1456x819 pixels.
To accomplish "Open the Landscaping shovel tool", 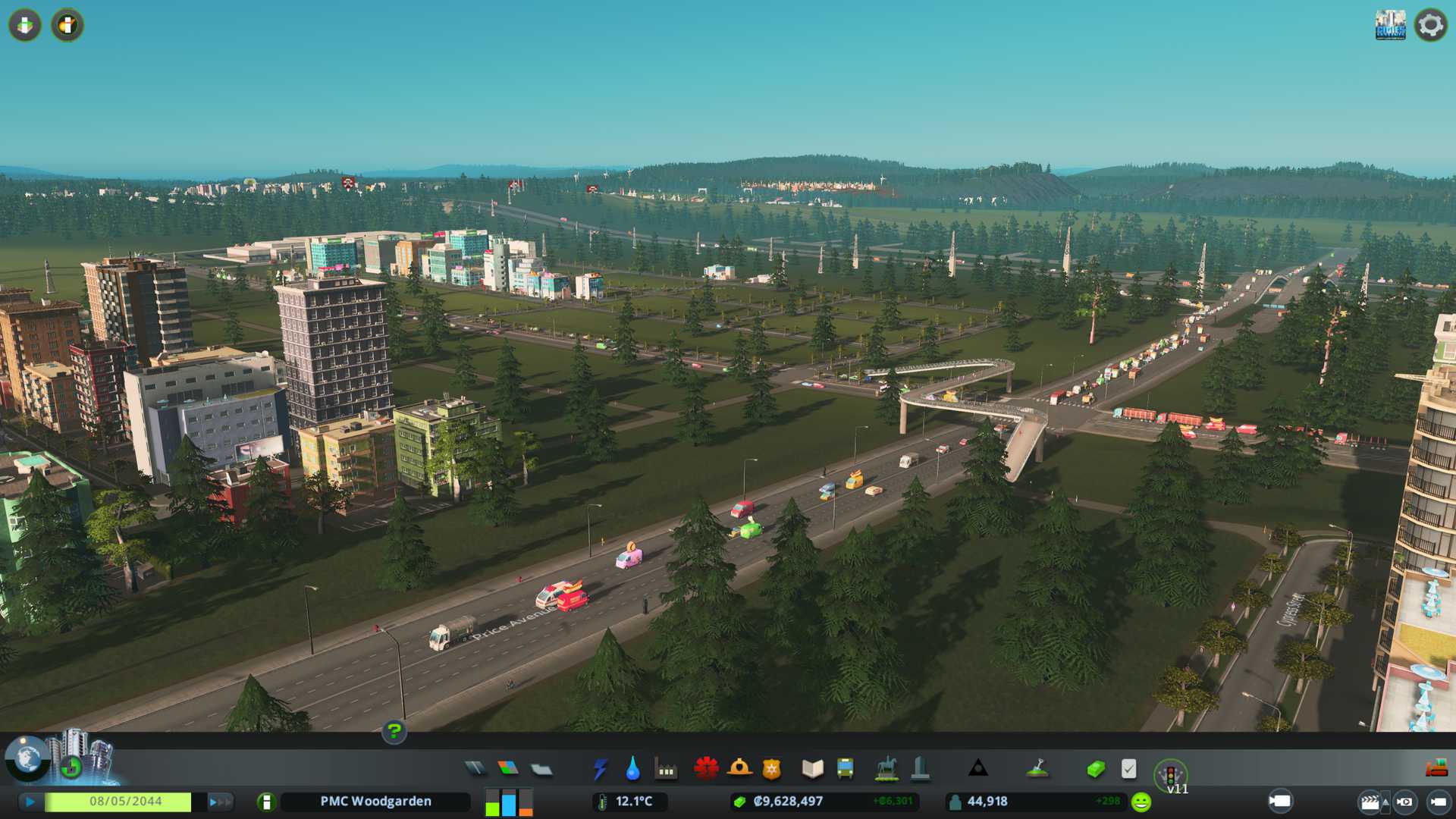I will click(x=1037, y=769).
